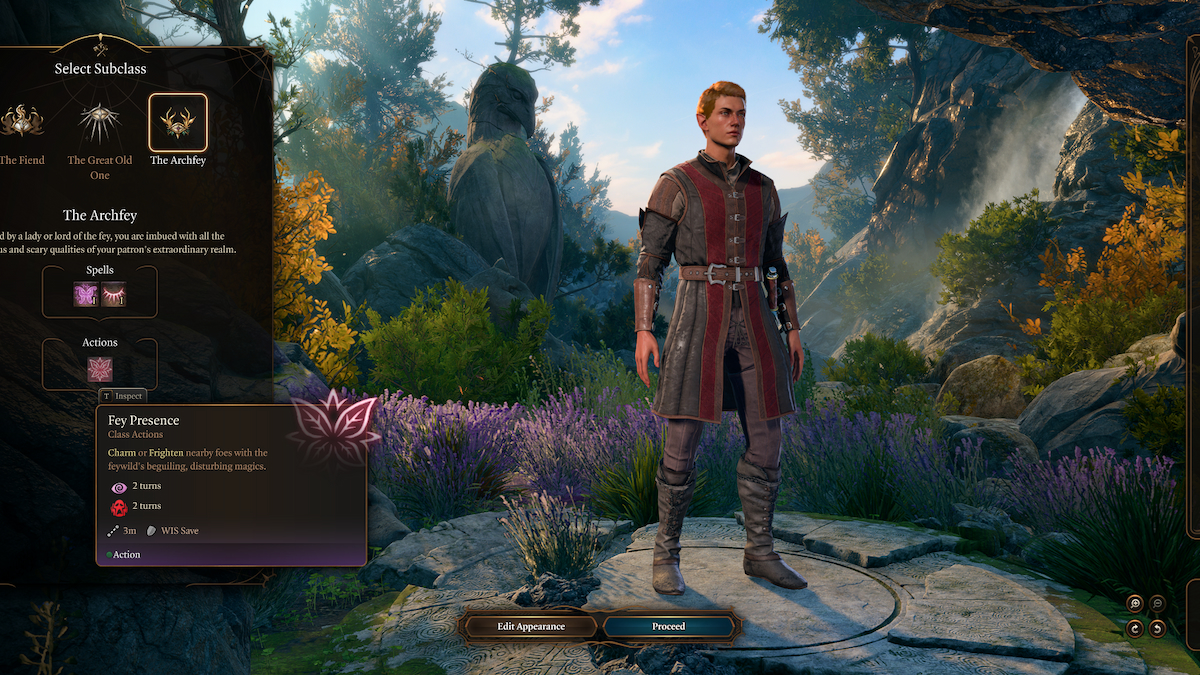Zoom out the character camera
Image resolution: width=1200 pixels, height=675 pixels.
click(1157, 603)
